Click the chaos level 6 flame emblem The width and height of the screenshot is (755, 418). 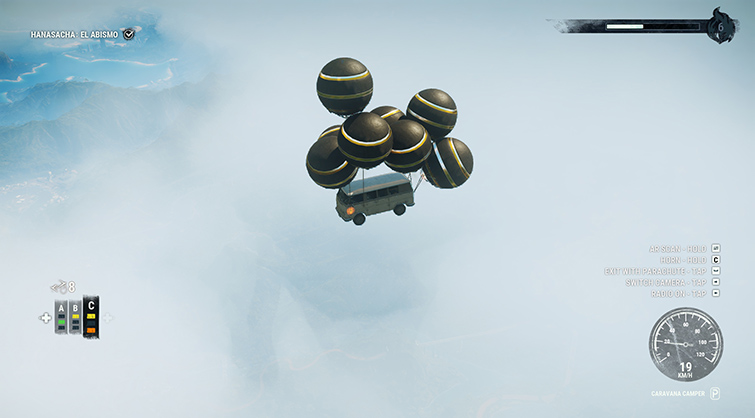719,26
